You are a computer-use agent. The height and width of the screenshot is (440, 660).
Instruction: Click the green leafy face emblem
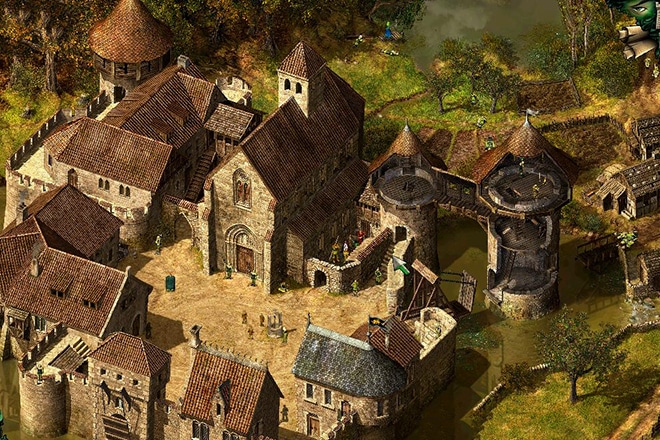coord(640,13)
